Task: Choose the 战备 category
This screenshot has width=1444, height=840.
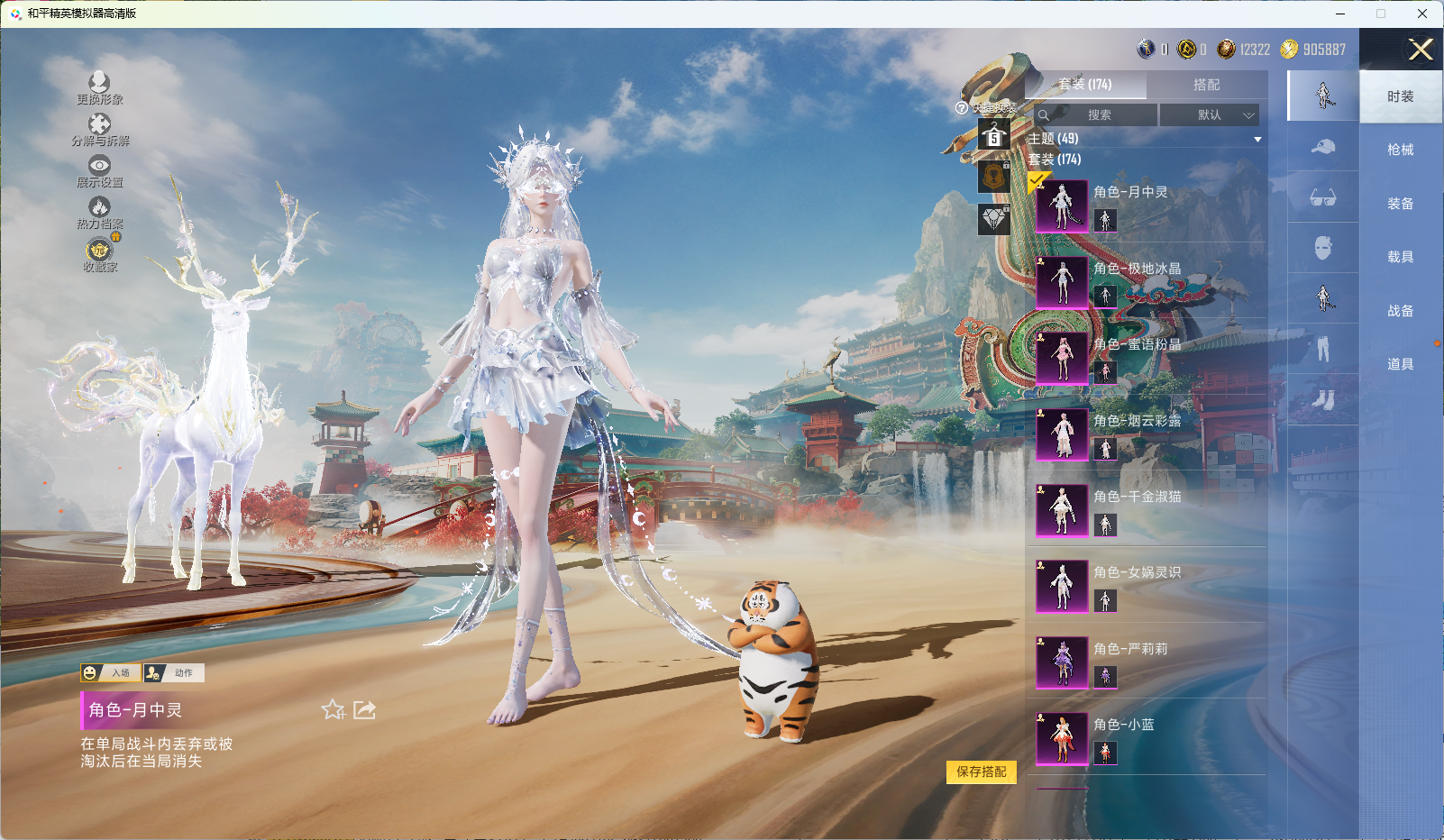Action: (x=1400, y=311)
